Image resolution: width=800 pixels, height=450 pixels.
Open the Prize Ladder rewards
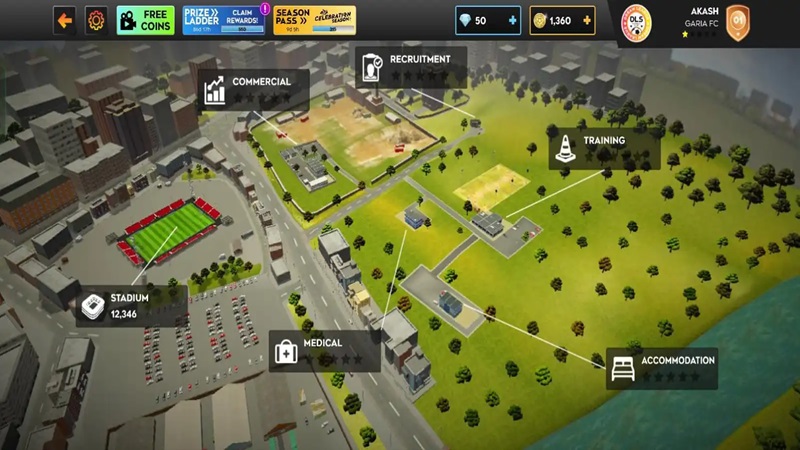tap(226, 20)
